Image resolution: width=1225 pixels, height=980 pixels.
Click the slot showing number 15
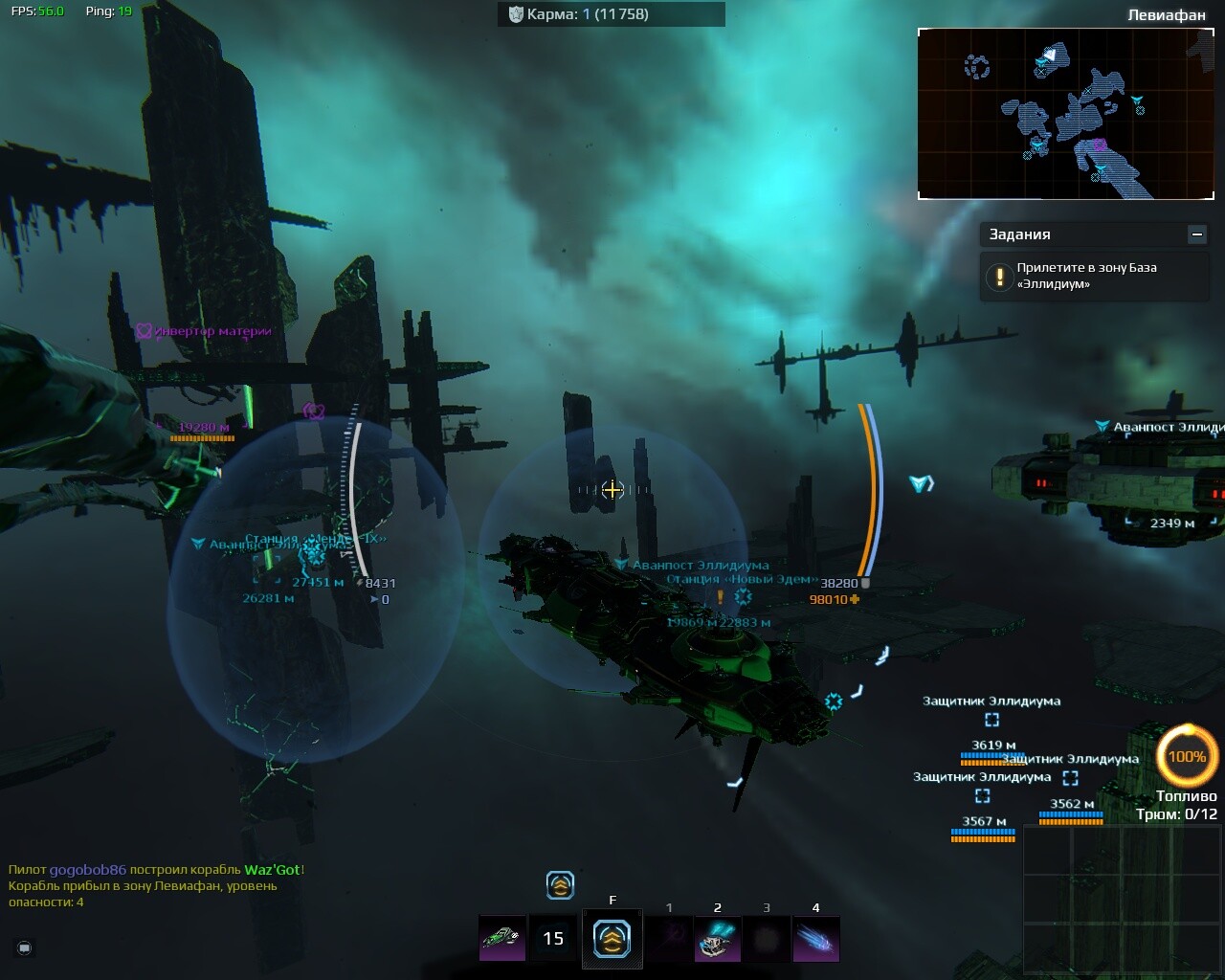pyautogui.click(x=553, y=938)
